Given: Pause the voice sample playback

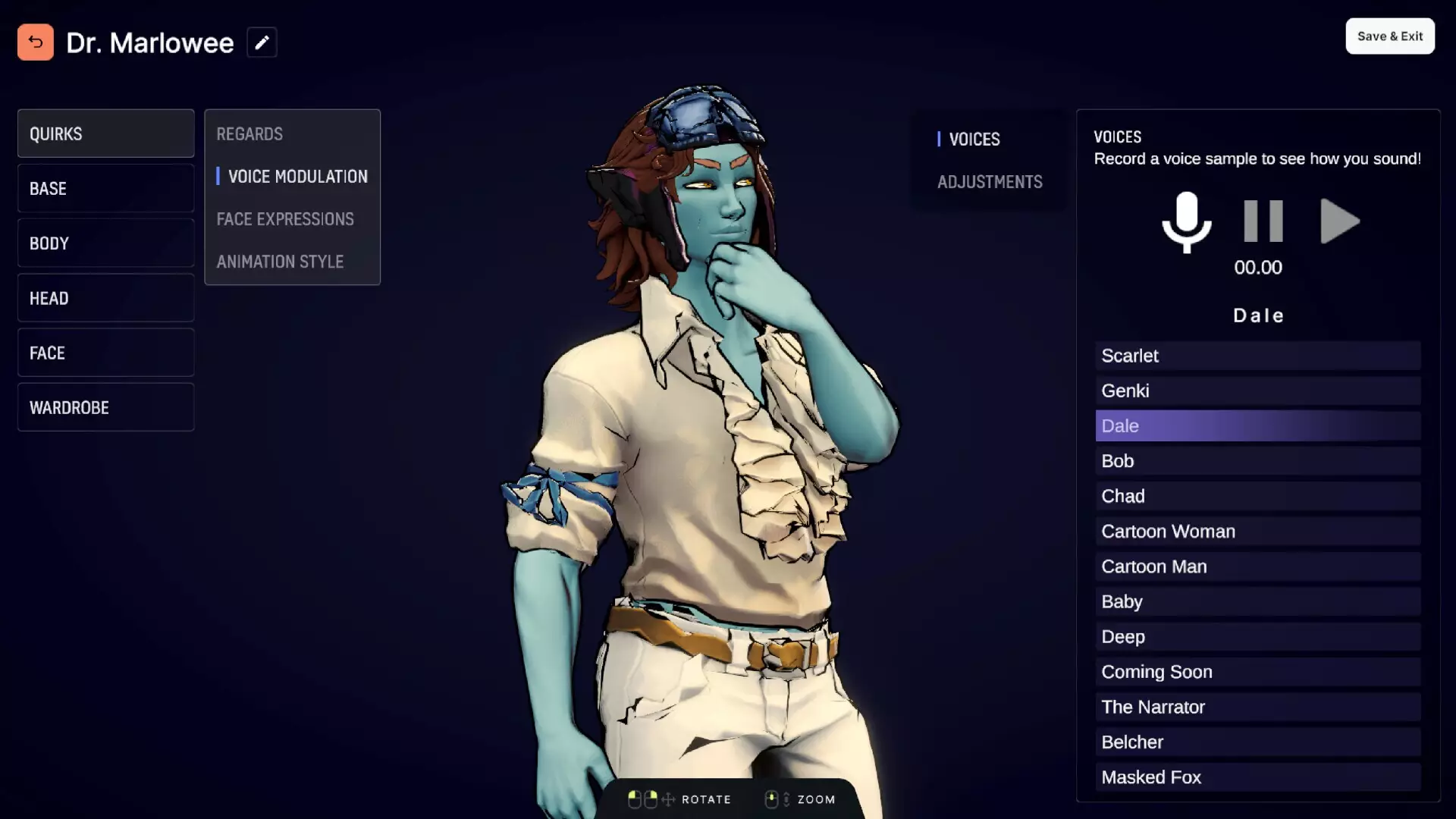Looking at the screenshot, I should coord(1261,221).
